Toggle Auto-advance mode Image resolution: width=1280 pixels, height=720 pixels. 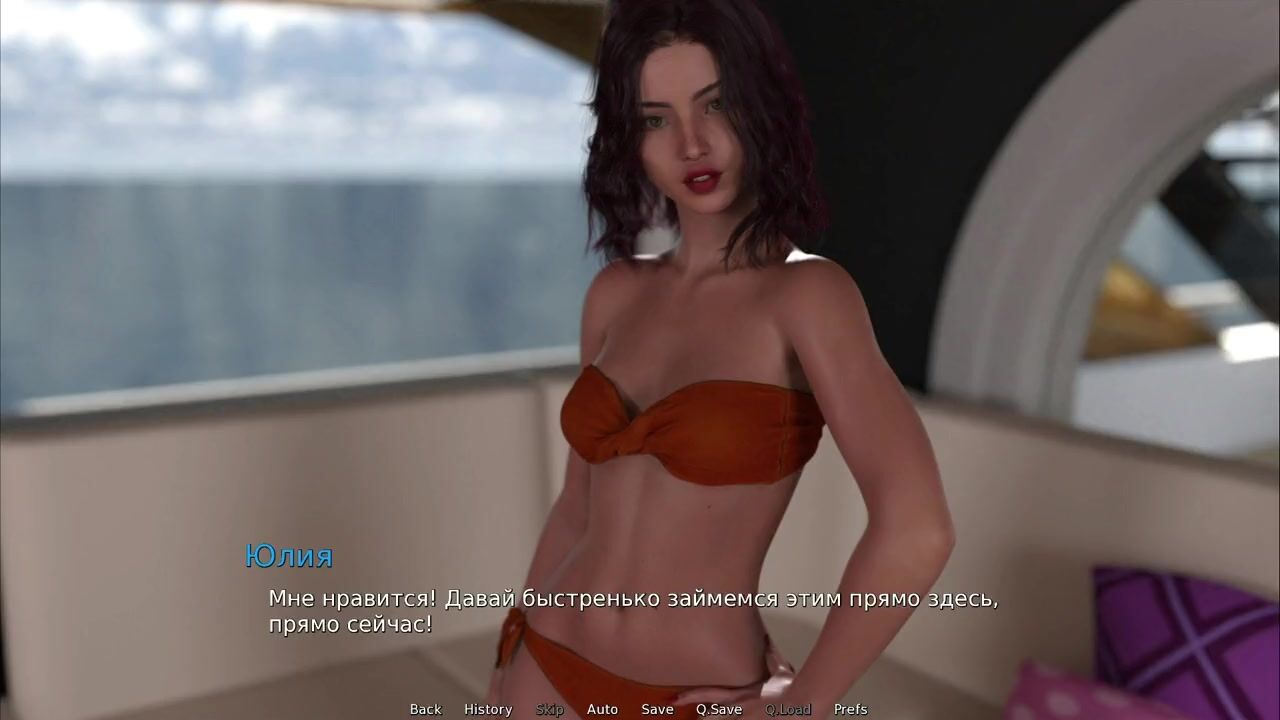[x=602, y=709]
